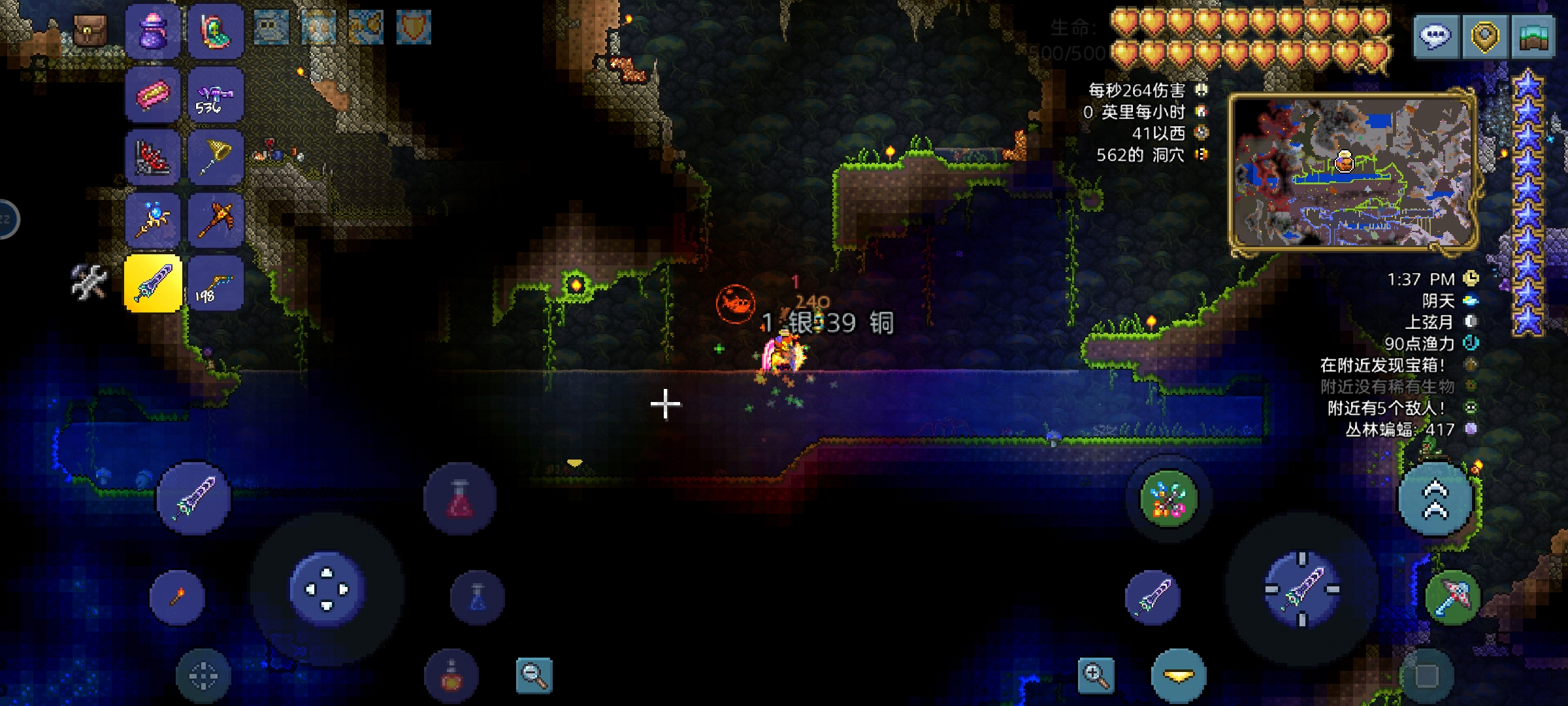Zoom in with the plus magnifier

1096,675
